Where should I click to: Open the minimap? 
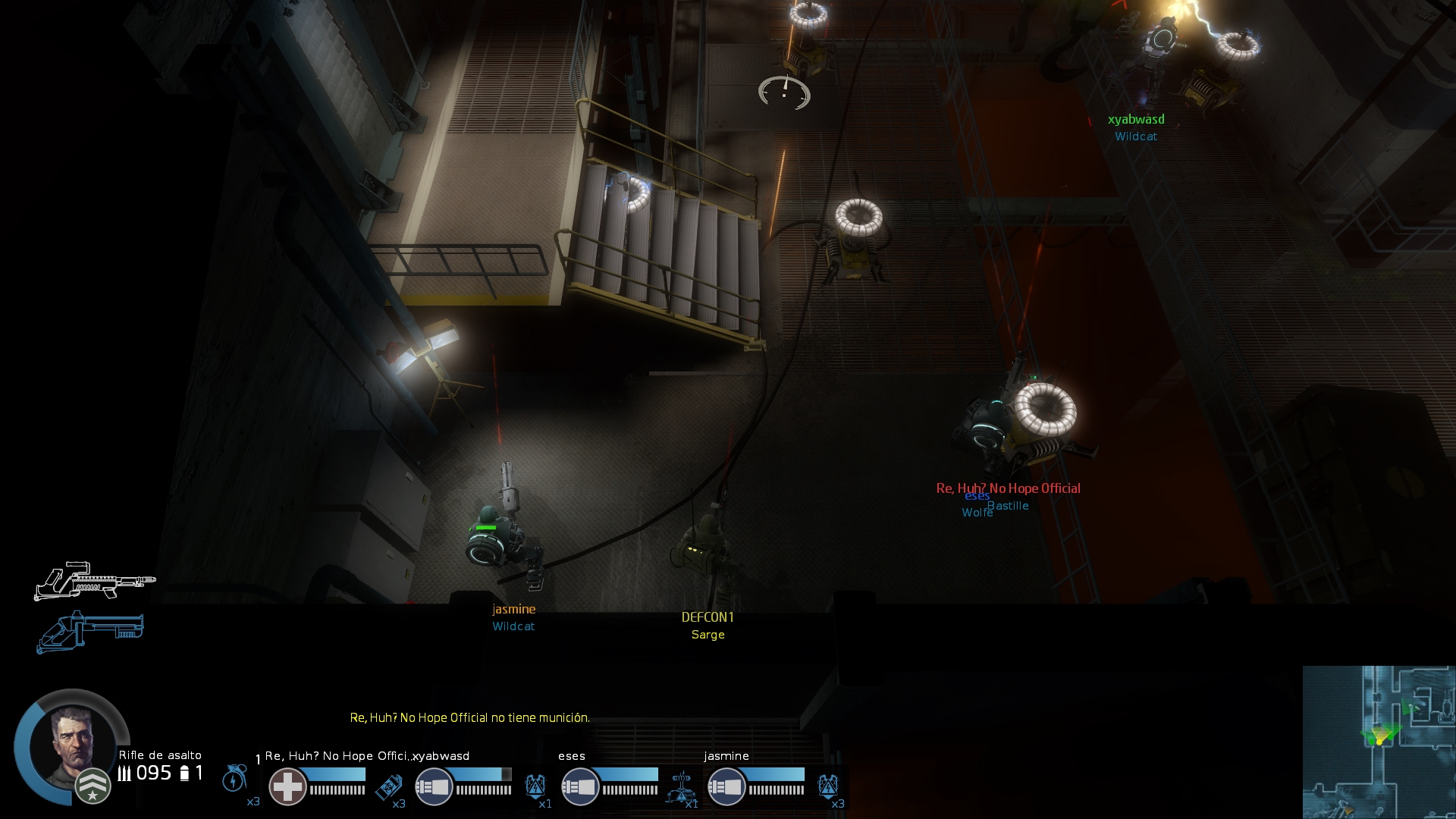[1379, 742]
